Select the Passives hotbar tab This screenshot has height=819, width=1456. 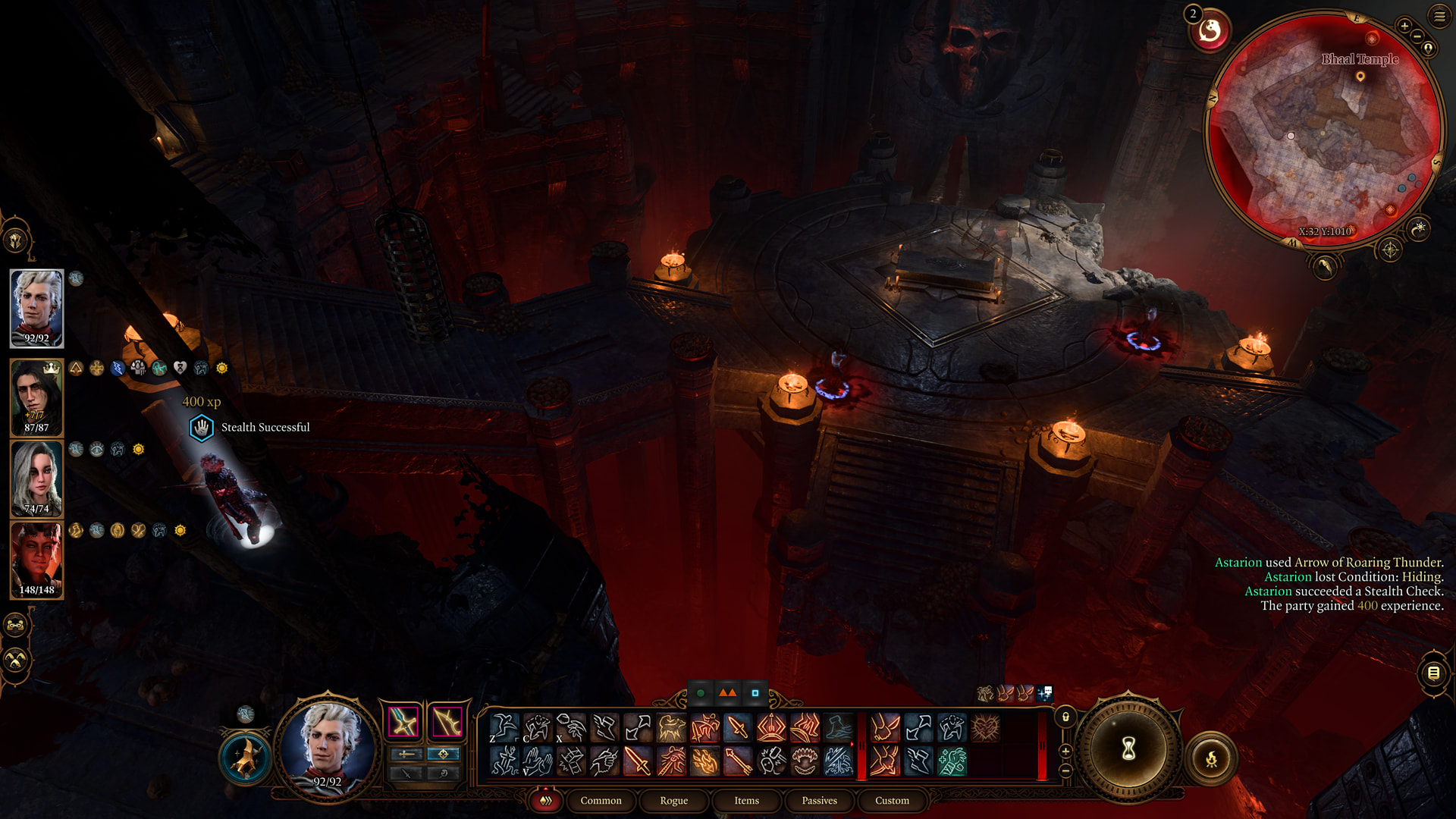[x=819, y=801]
